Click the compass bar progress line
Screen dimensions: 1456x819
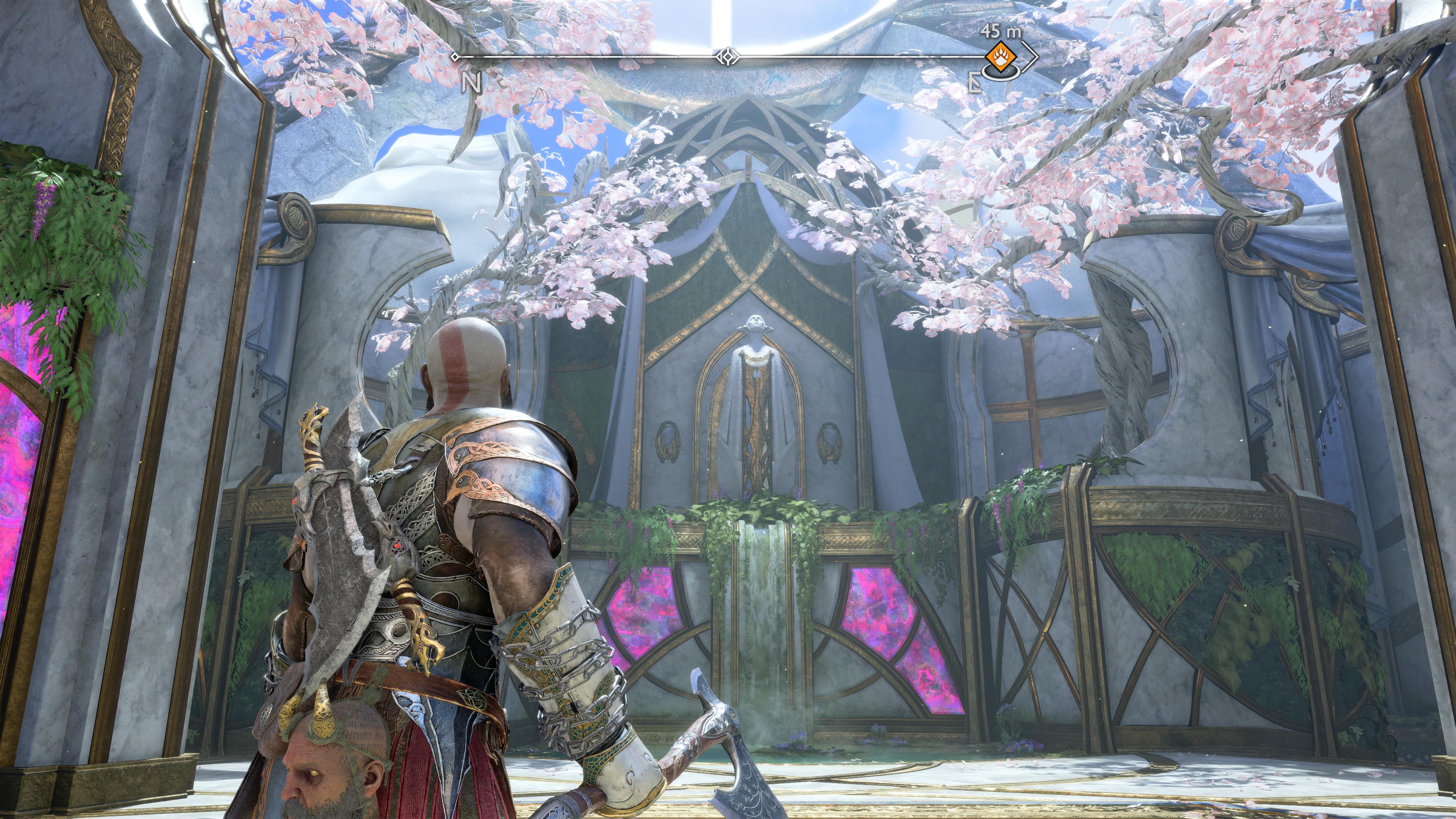(x=593, y=56)
